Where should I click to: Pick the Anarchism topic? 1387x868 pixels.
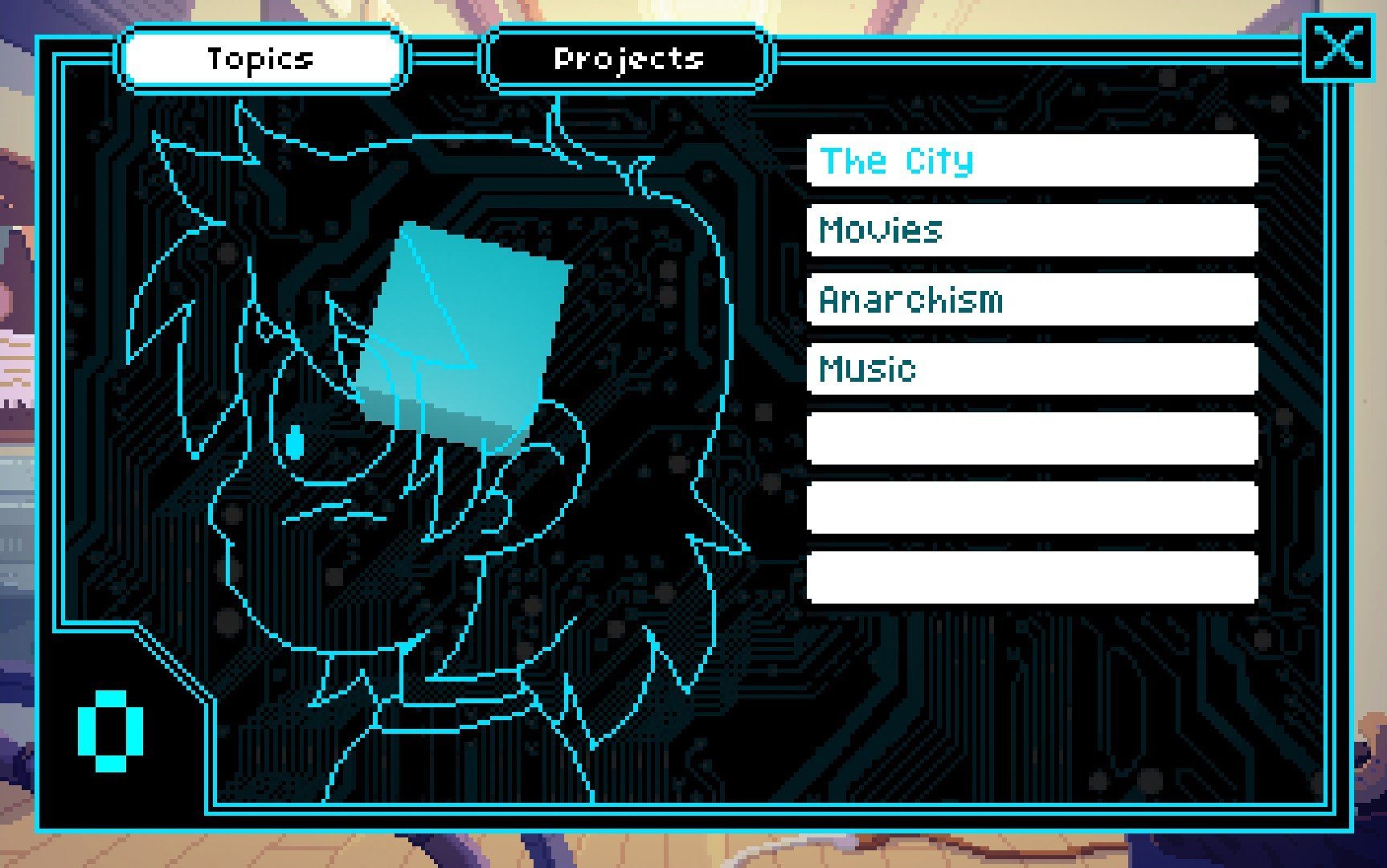1032,300
